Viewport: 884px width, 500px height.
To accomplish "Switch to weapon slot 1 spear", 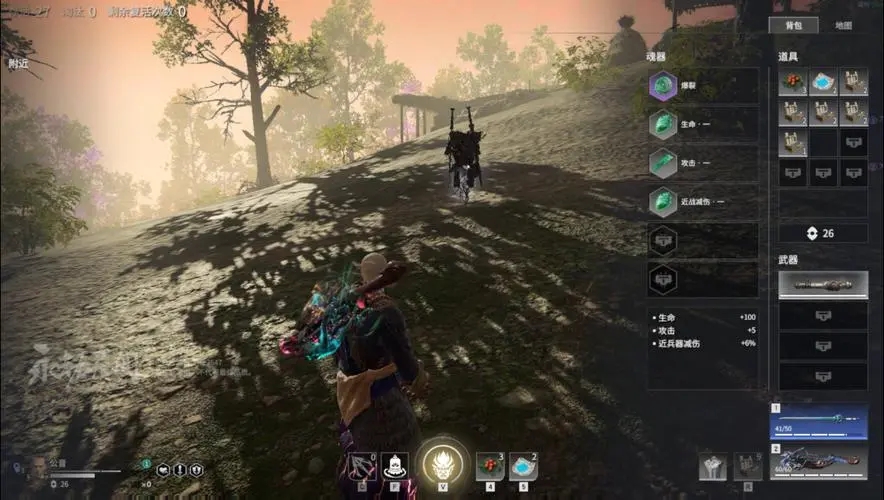I will point(819,422).
